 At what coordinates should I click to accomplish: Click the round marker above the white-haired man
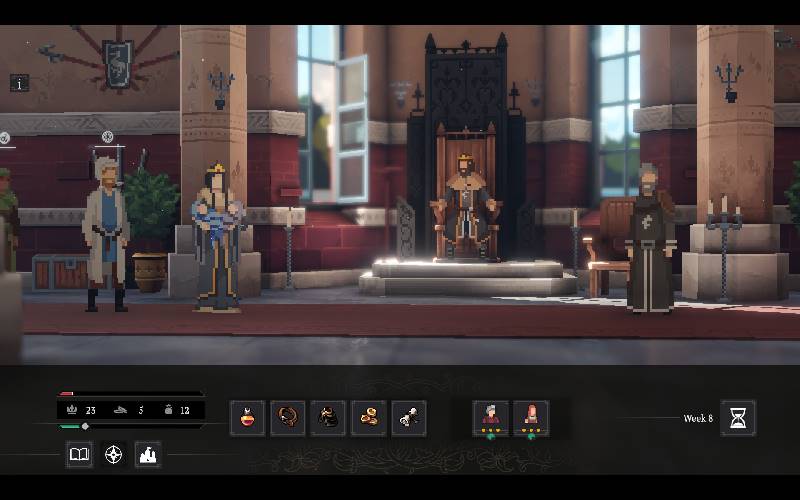tap(107, 137)
